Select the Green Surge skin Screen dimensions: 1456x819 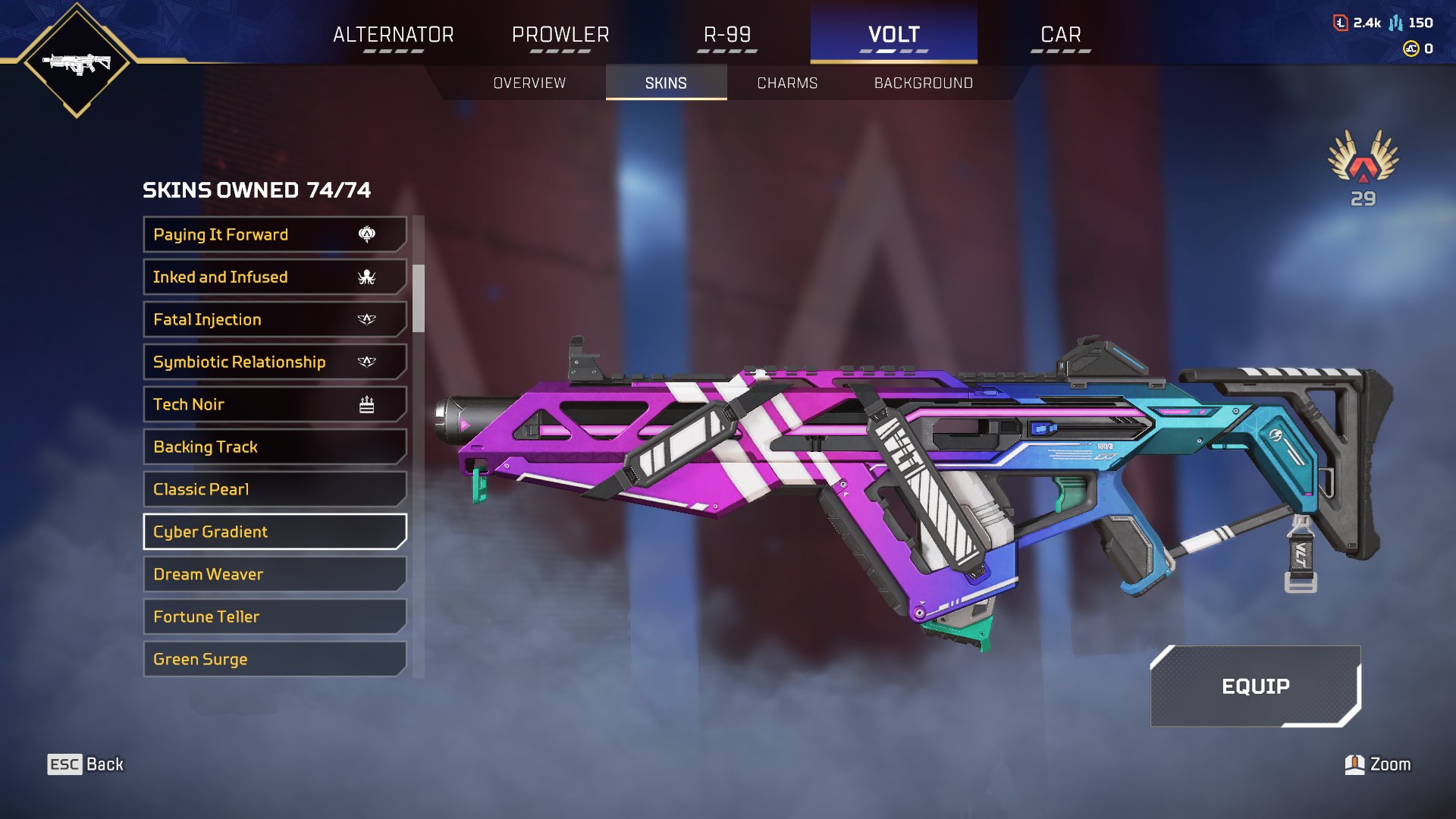click(x=275, y=659)
